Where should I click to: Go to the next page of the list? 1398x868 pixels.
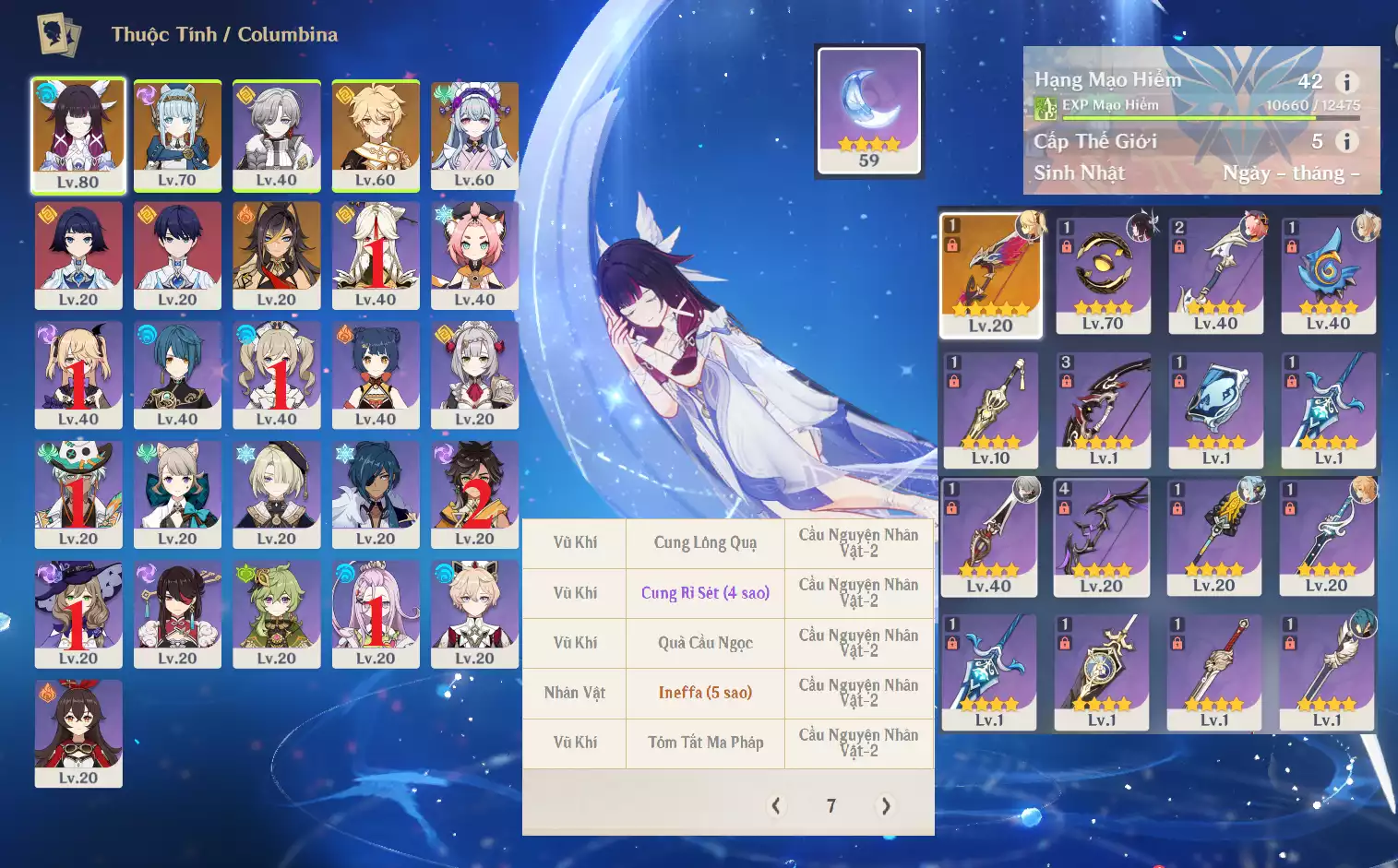[886, 805]
